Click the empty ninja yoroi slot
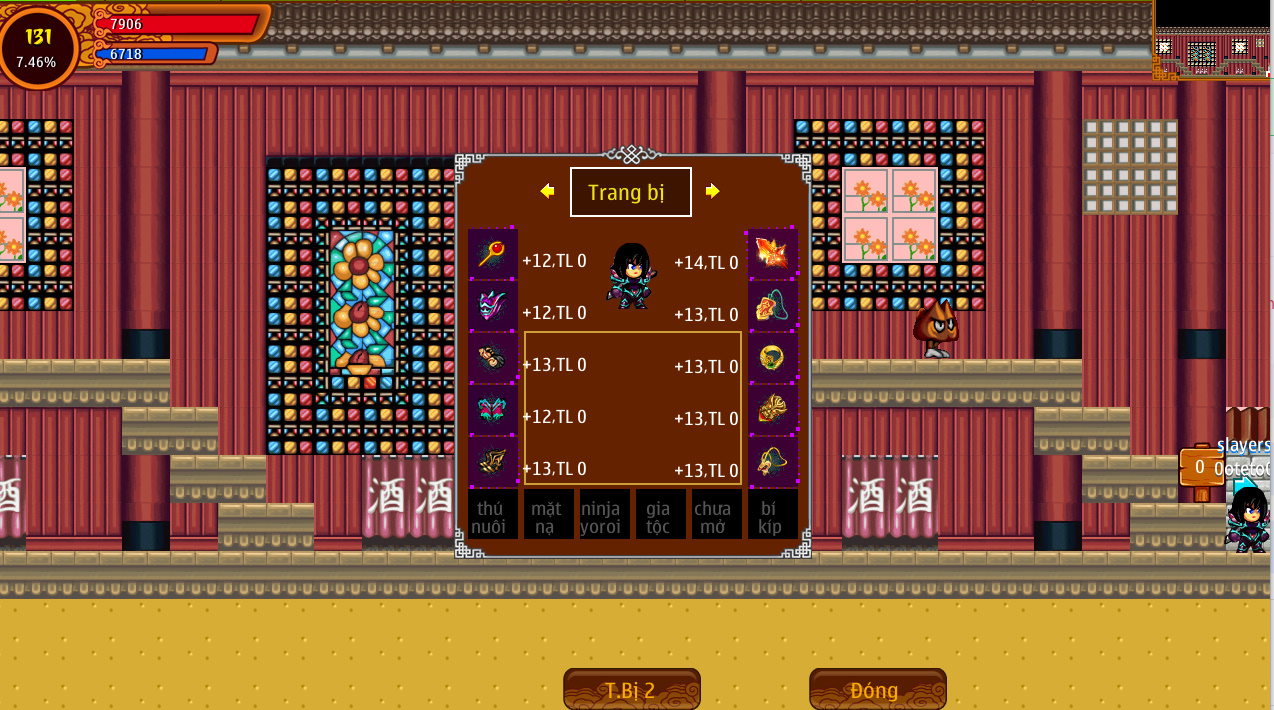 click(x=604, y=515)
